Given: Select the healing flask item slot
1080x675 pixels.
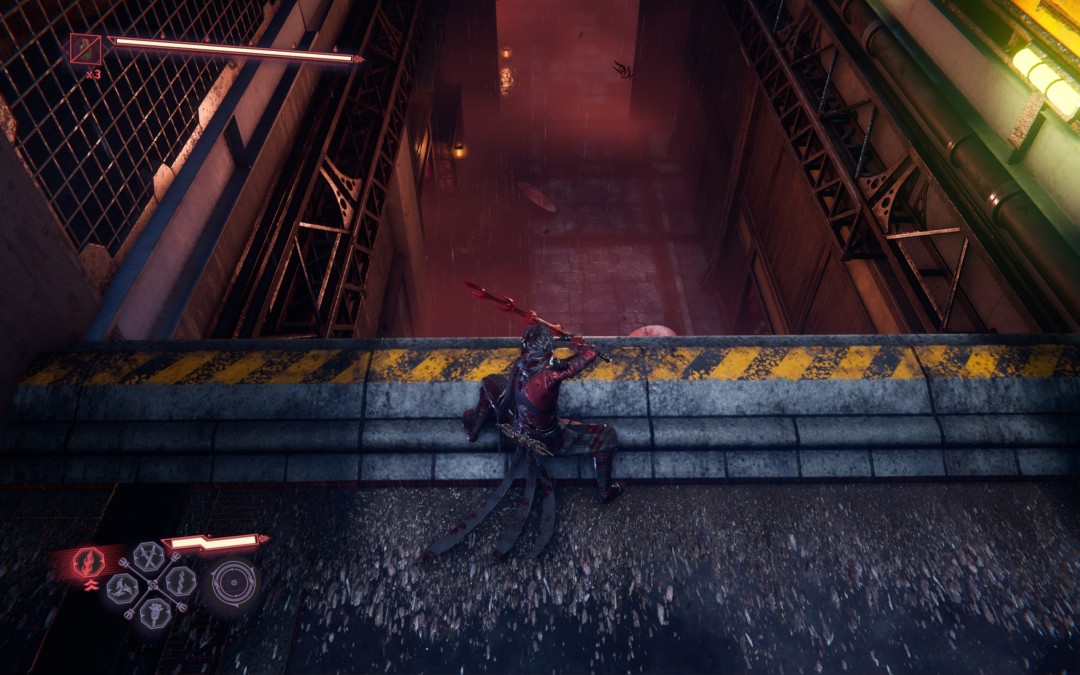Looking at the screenshot, I should 84,48.
